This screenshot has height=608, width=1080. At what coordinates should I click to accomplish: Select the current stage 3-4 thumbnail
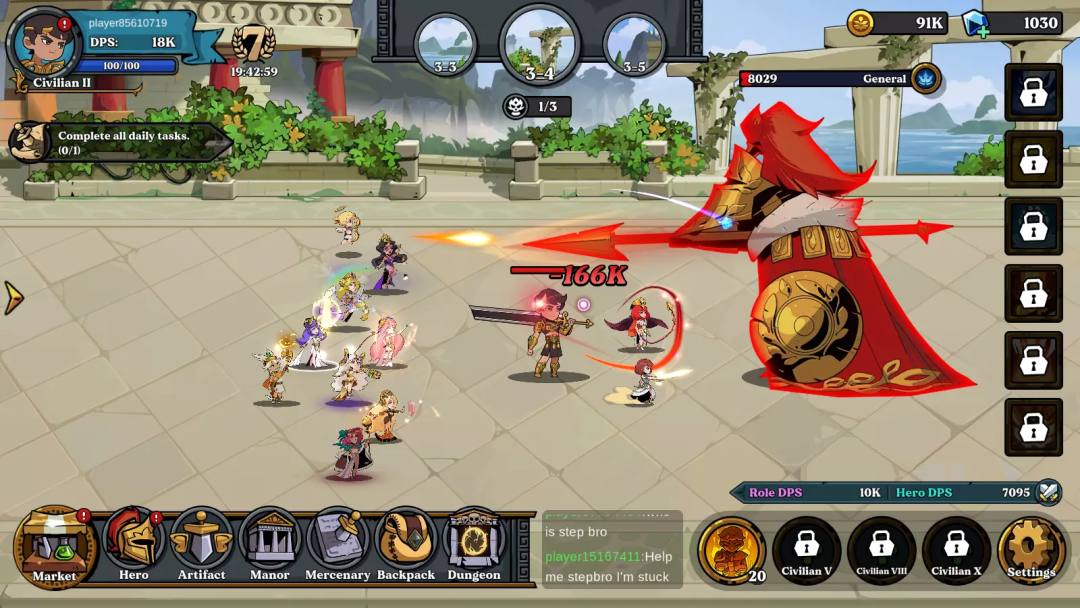[540, 45]
